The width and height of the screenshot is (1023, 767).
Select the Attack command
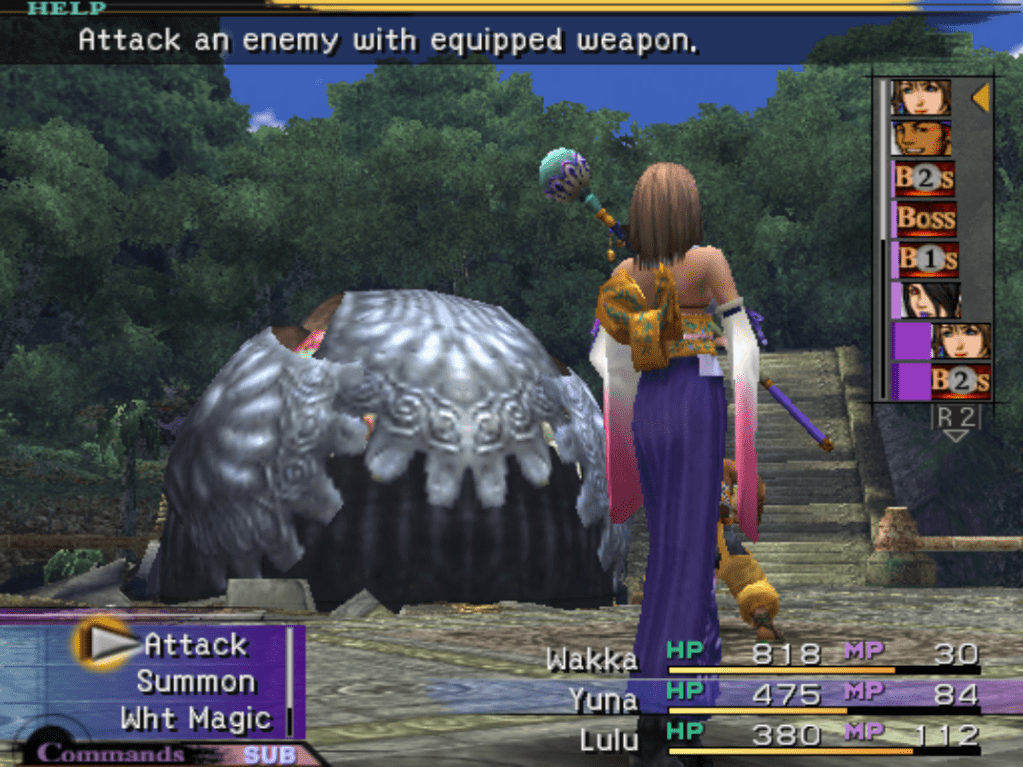[x=194, y=644]
